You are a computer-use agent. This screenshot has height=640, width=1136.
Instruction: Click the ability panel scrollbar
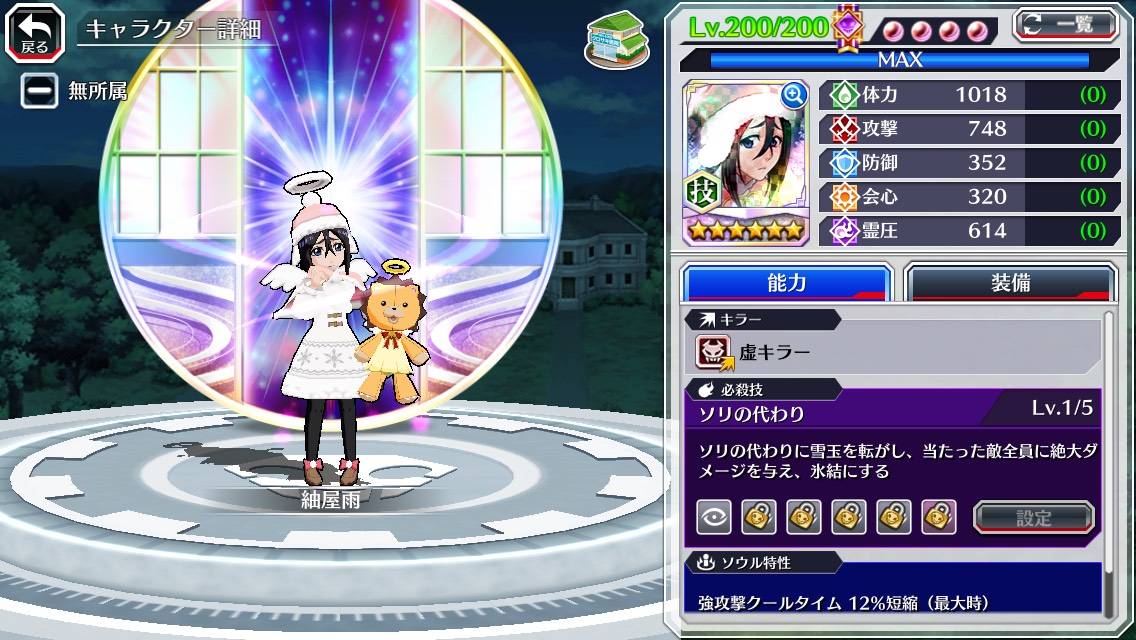click(x=1108, y=460)
